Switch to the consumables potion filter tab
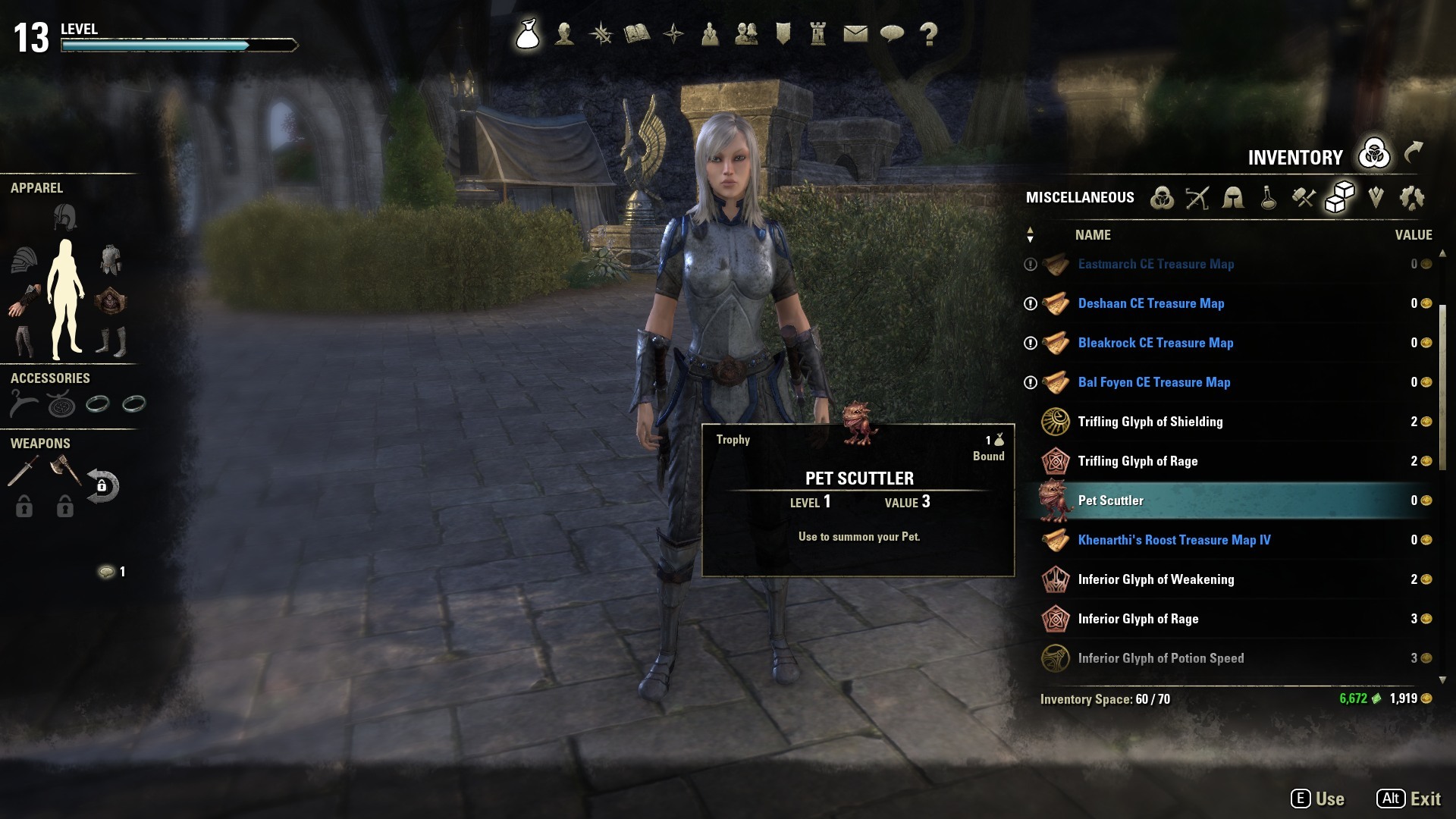This screenshot has height=819, width=1456. coord(1268,198)
